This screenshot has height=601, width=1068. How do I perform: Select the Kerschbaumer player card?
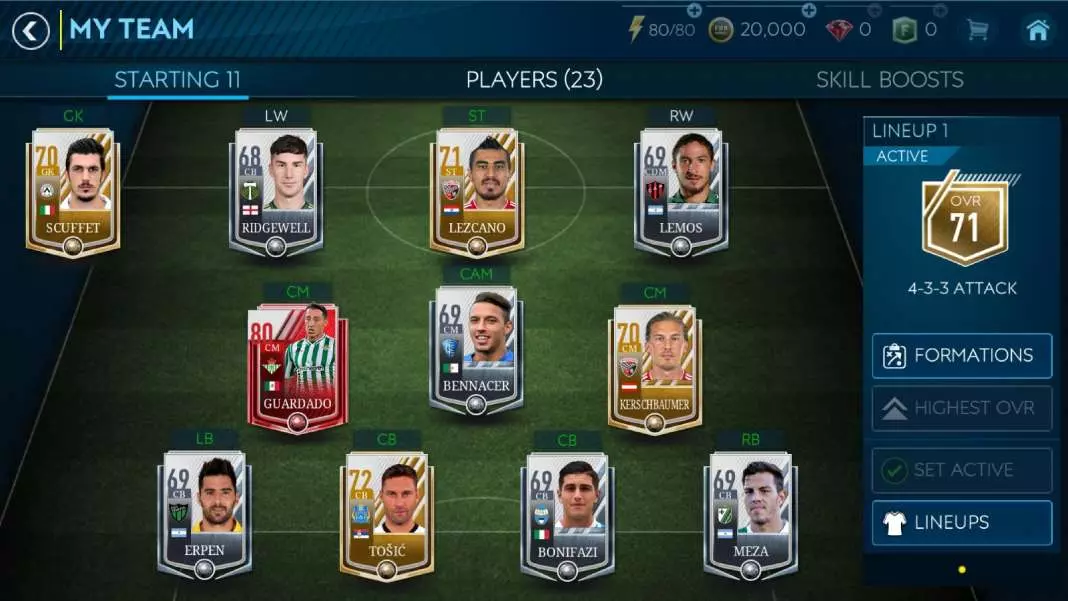click(x=655, y=366)
